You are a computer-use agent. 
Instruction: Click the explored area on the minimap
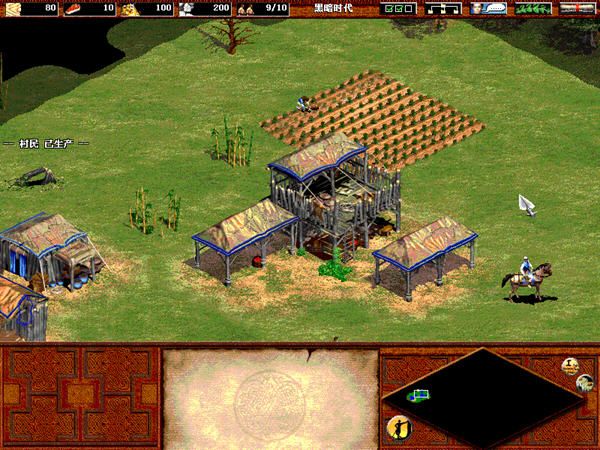pyautogui.click(x=418, y=396)
